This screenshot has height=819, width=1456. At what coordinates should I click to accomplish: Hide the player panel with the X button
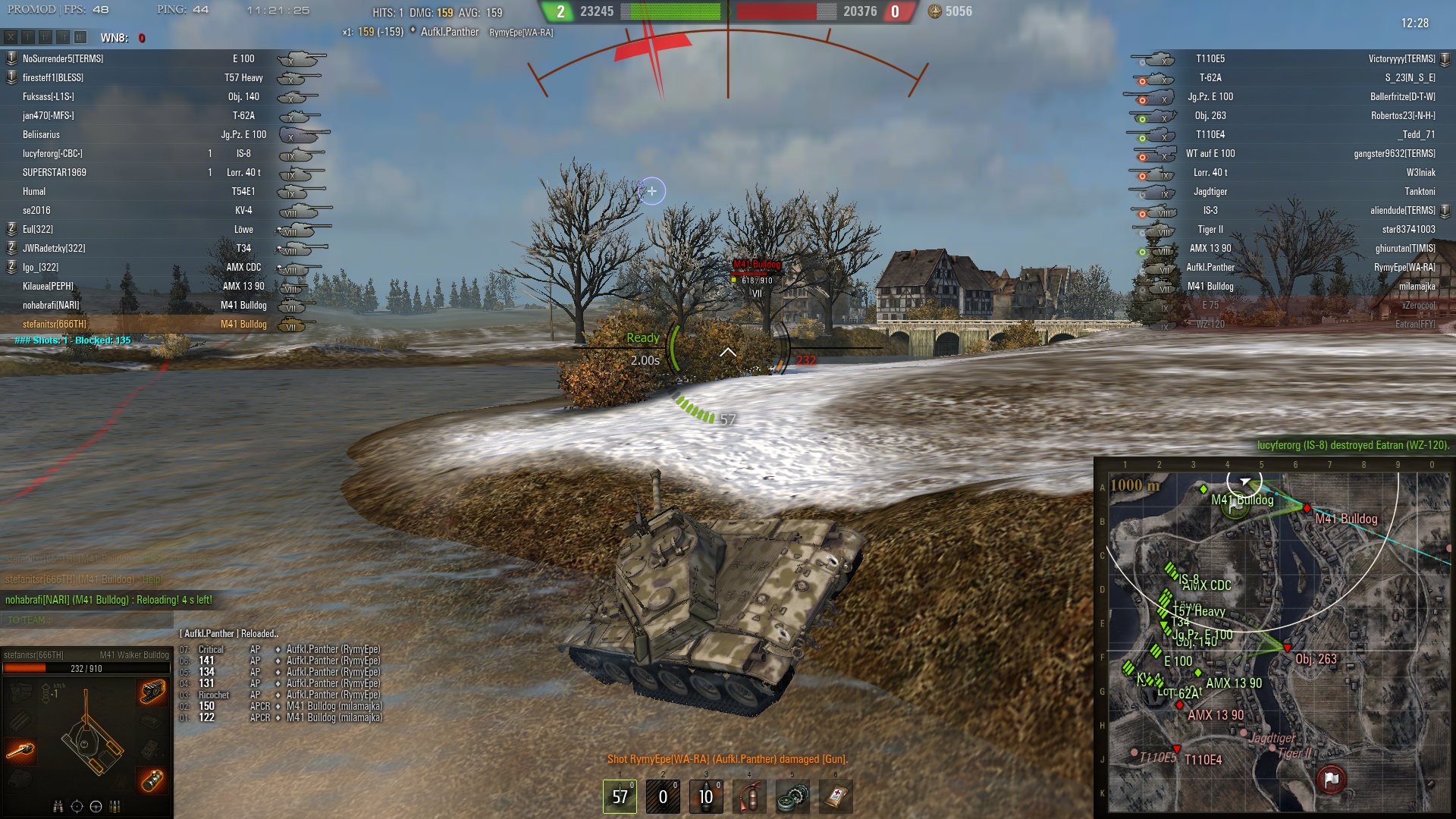11,37
